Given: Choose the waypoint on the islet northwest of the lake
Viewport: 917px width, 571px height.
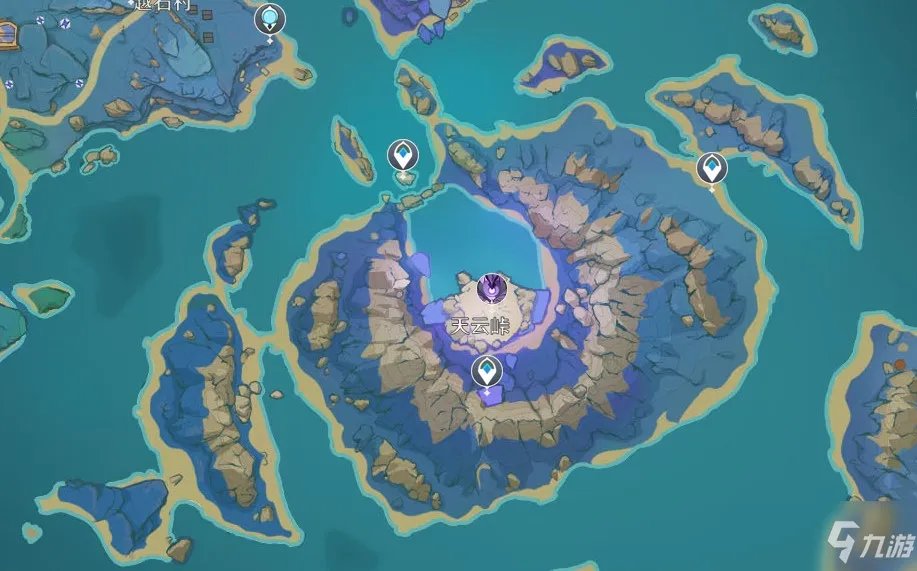Looking at the screenshot, I should click(x=403, y=156).
